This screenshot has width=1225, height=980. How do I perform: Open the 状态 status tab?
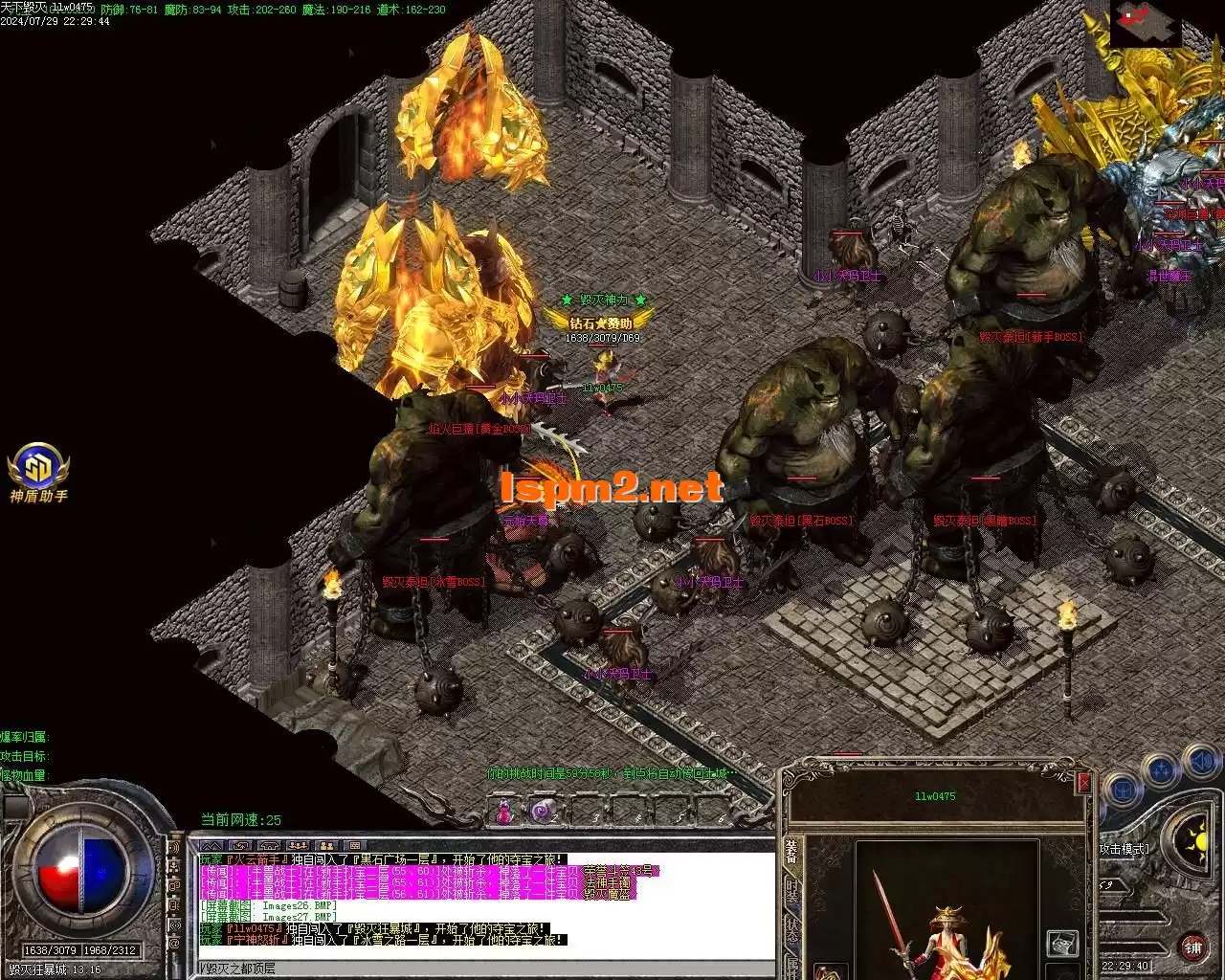[x=791, y=930]
